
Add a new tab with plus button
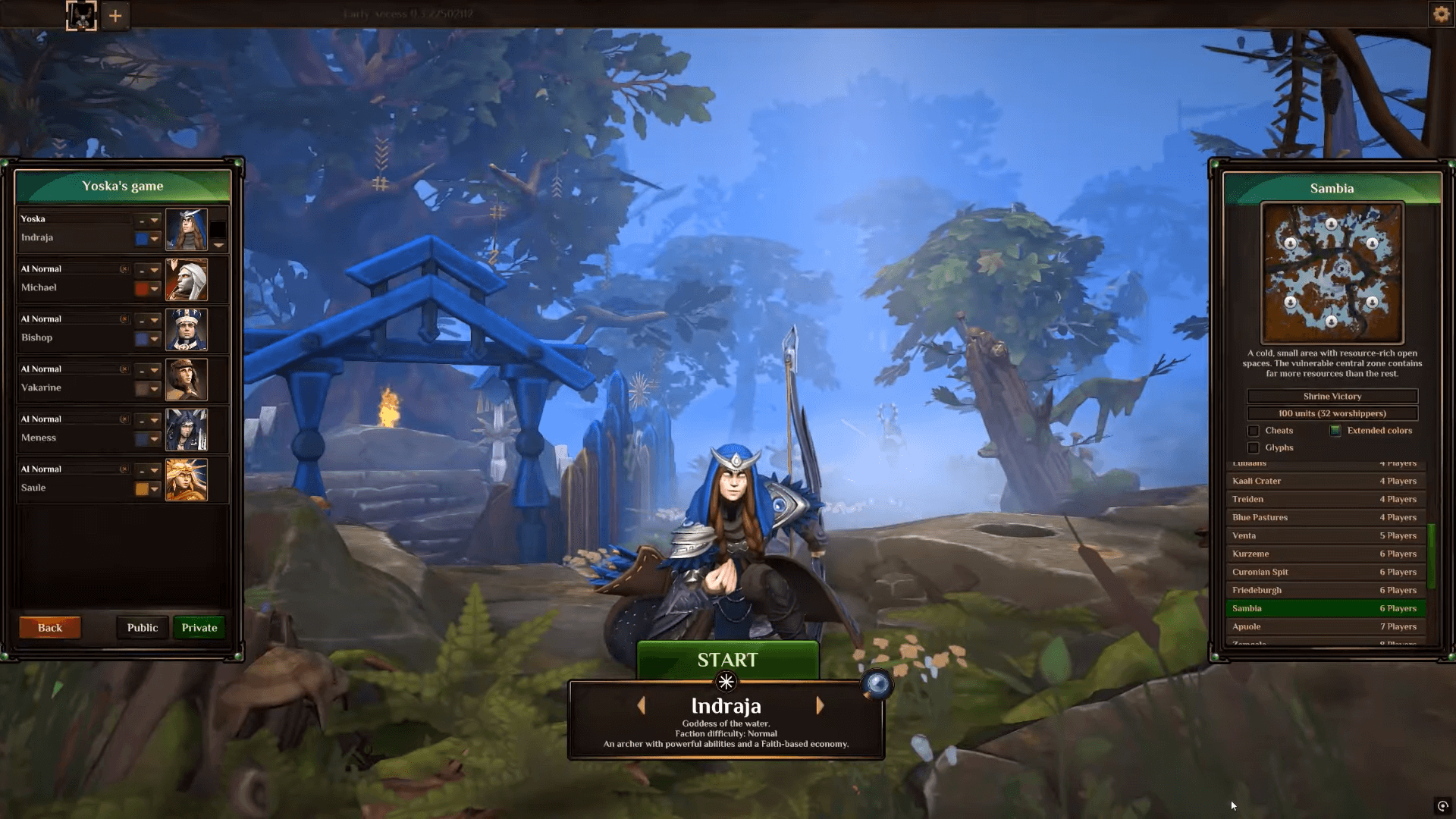115,15
